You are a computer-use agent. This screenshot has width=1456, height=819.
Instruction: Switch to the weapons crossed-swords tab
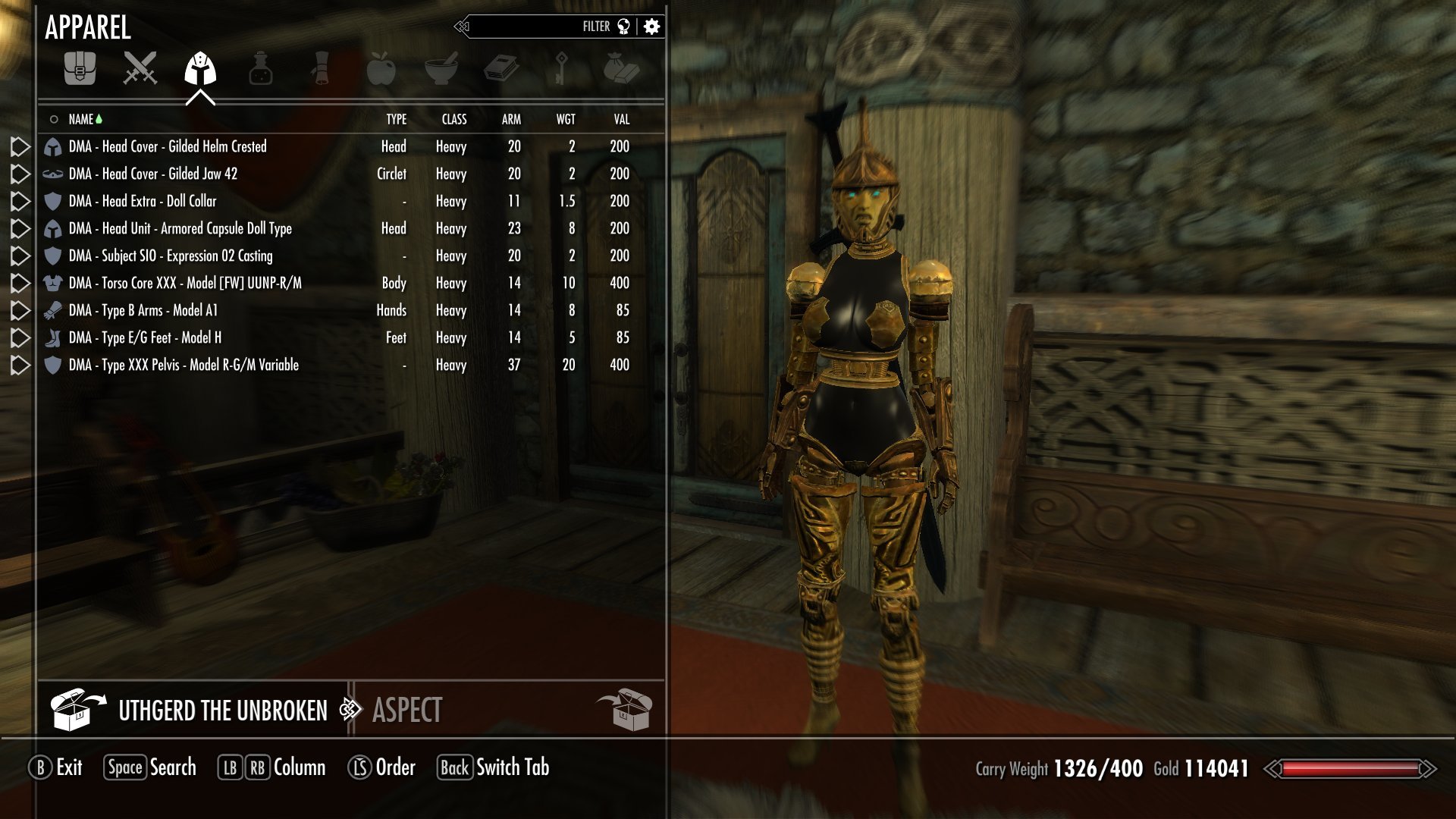tap(140, 68)
